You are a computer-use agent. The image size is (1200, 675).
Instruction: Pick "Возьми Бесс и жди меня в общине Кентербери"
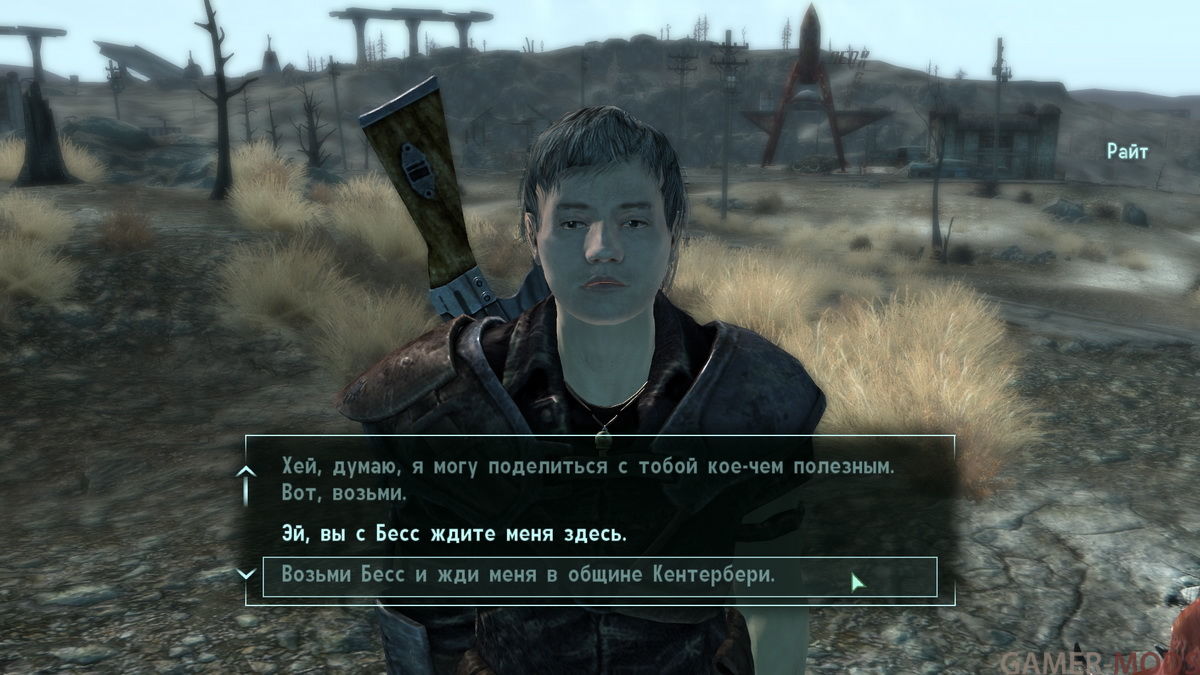pyautogui.click(x=529, y=576)
